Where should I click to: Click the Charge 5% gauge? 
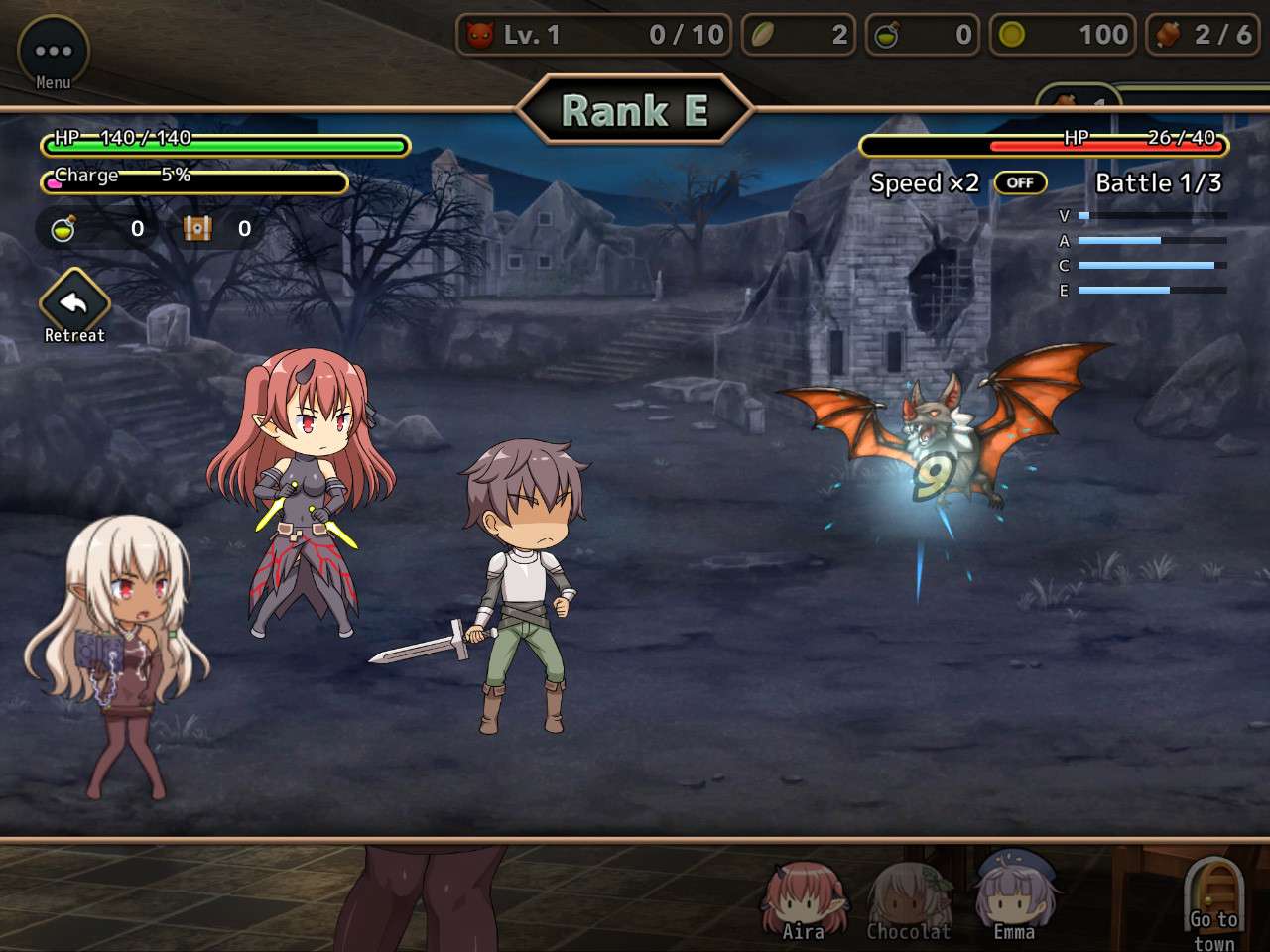[193, 181]
